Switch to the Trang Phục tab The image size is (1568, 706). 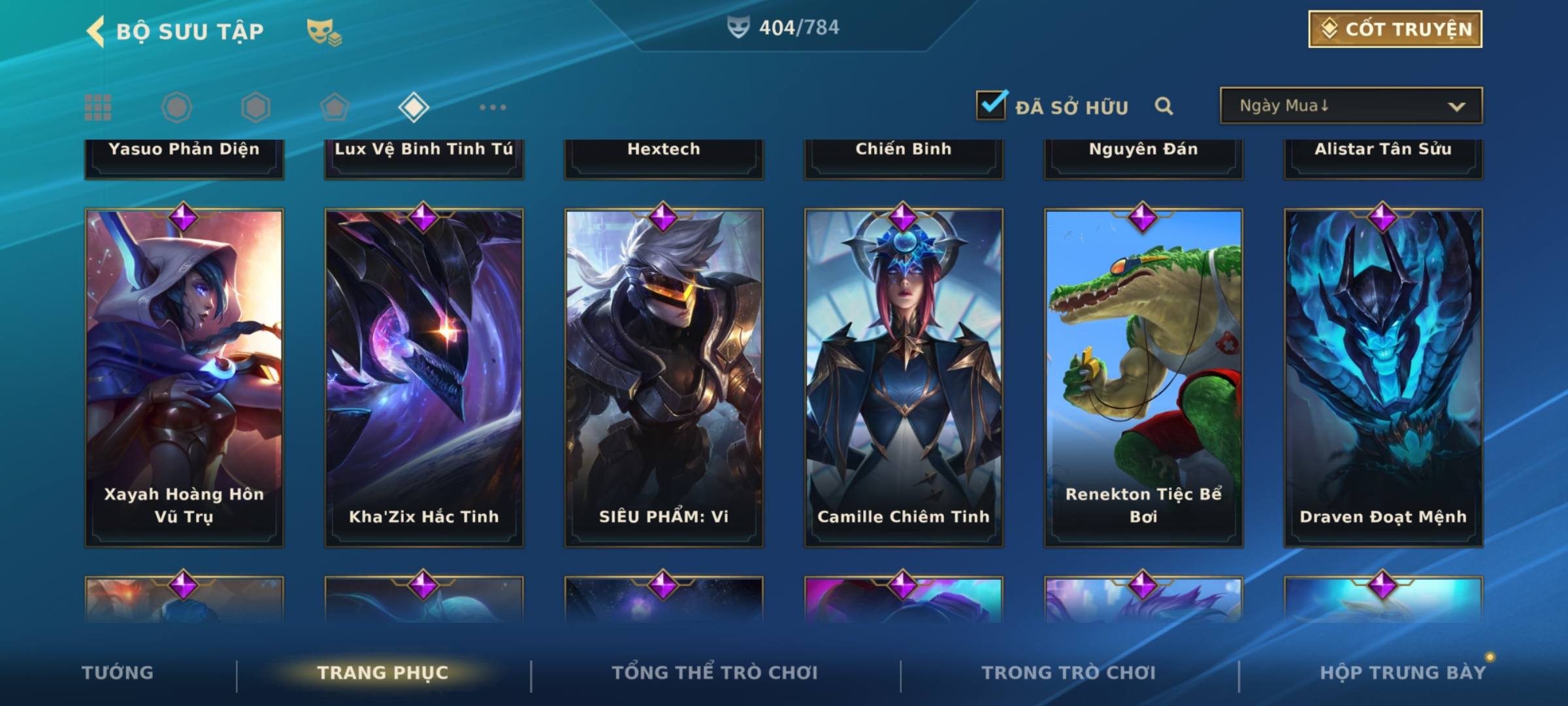383,673
